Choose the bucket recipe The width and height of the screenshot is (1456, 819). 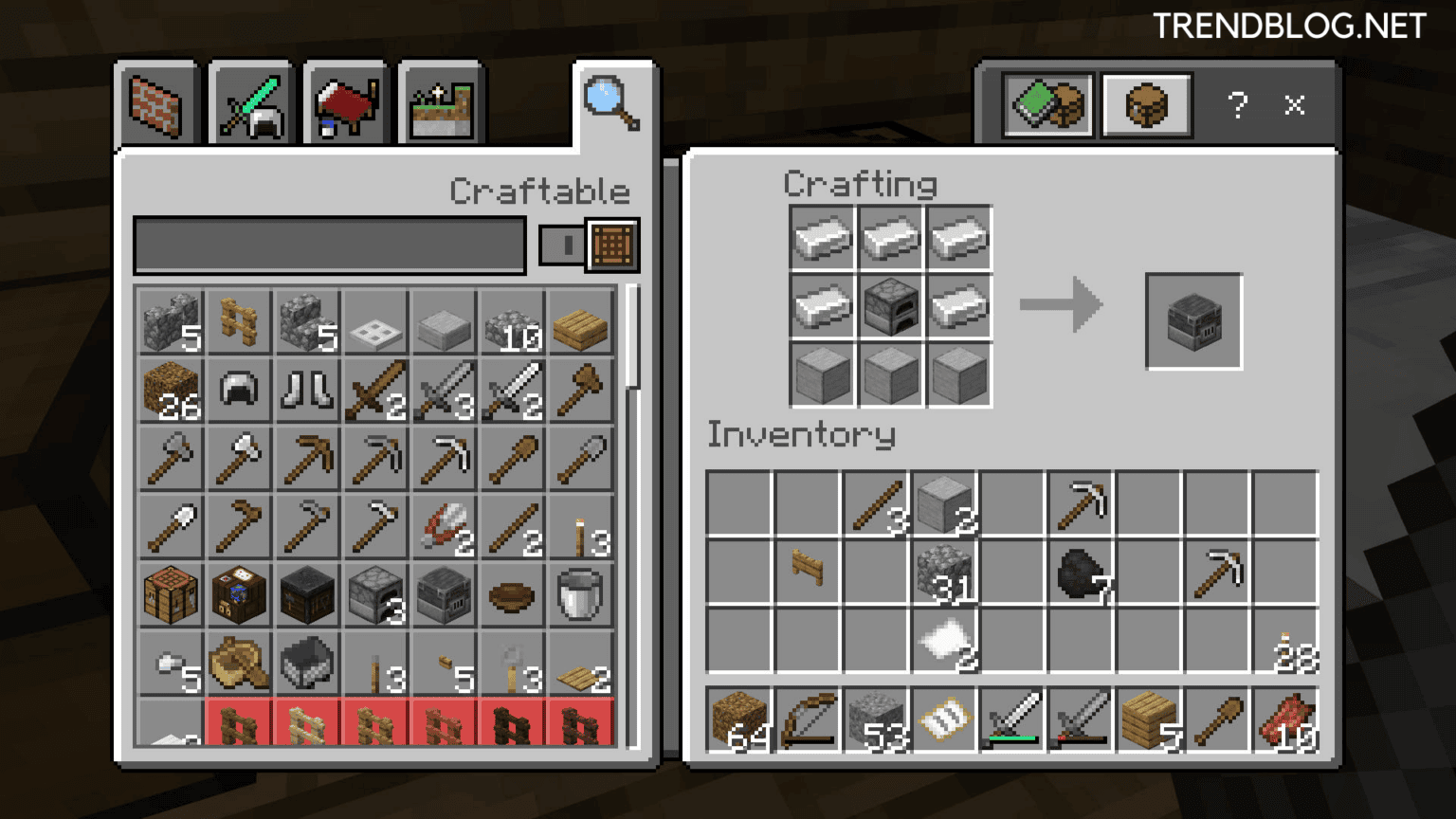tap(580, 595)
